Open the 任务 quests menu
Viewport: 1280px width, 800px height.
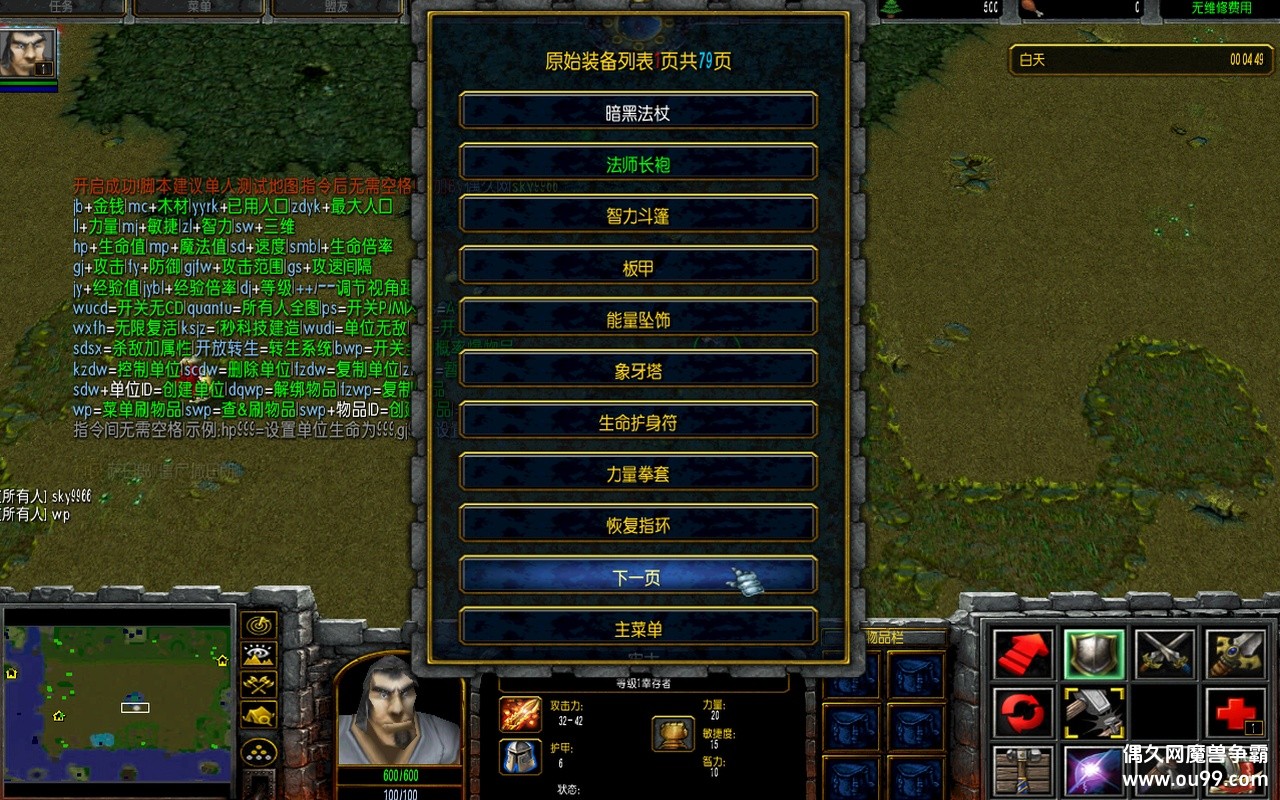pyautogui.click(x=60, y=6)
